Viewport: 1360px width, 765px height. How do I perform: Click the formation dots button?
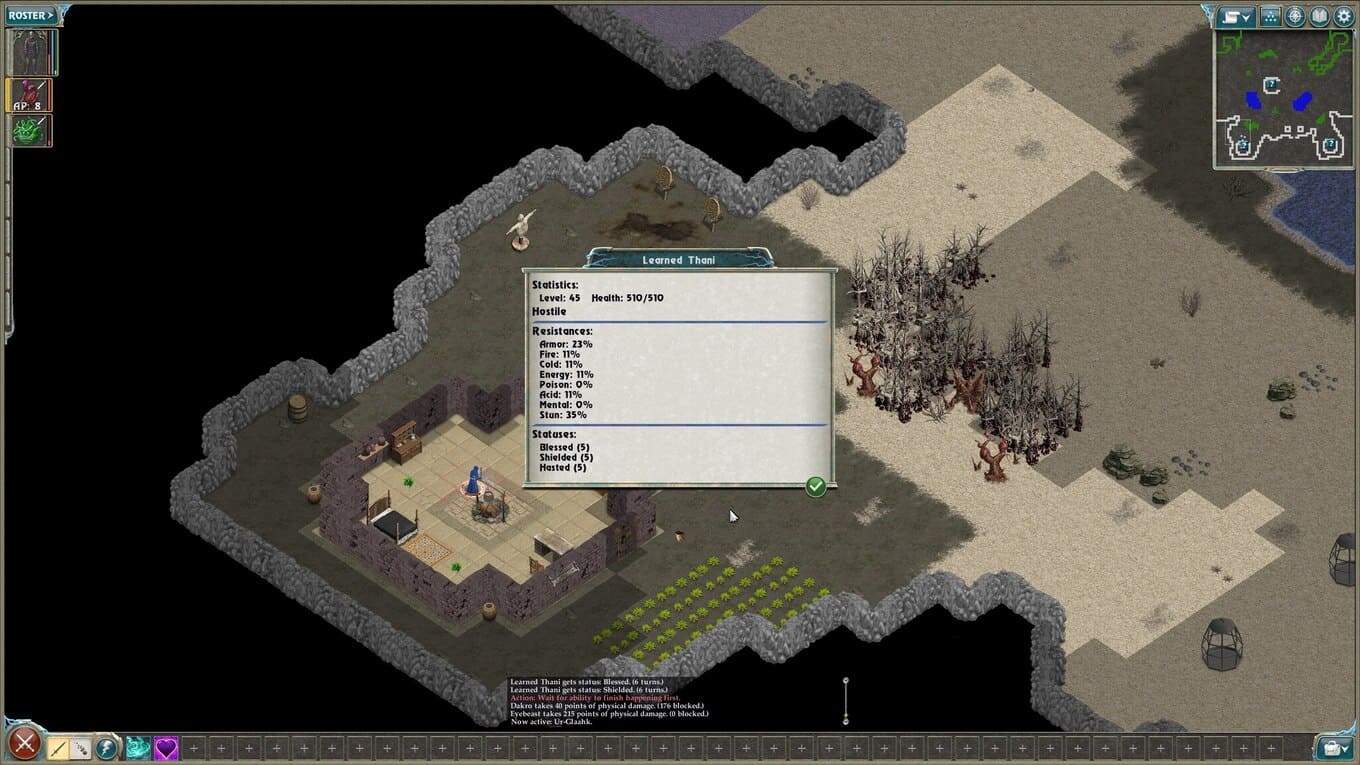[1270, 16]
